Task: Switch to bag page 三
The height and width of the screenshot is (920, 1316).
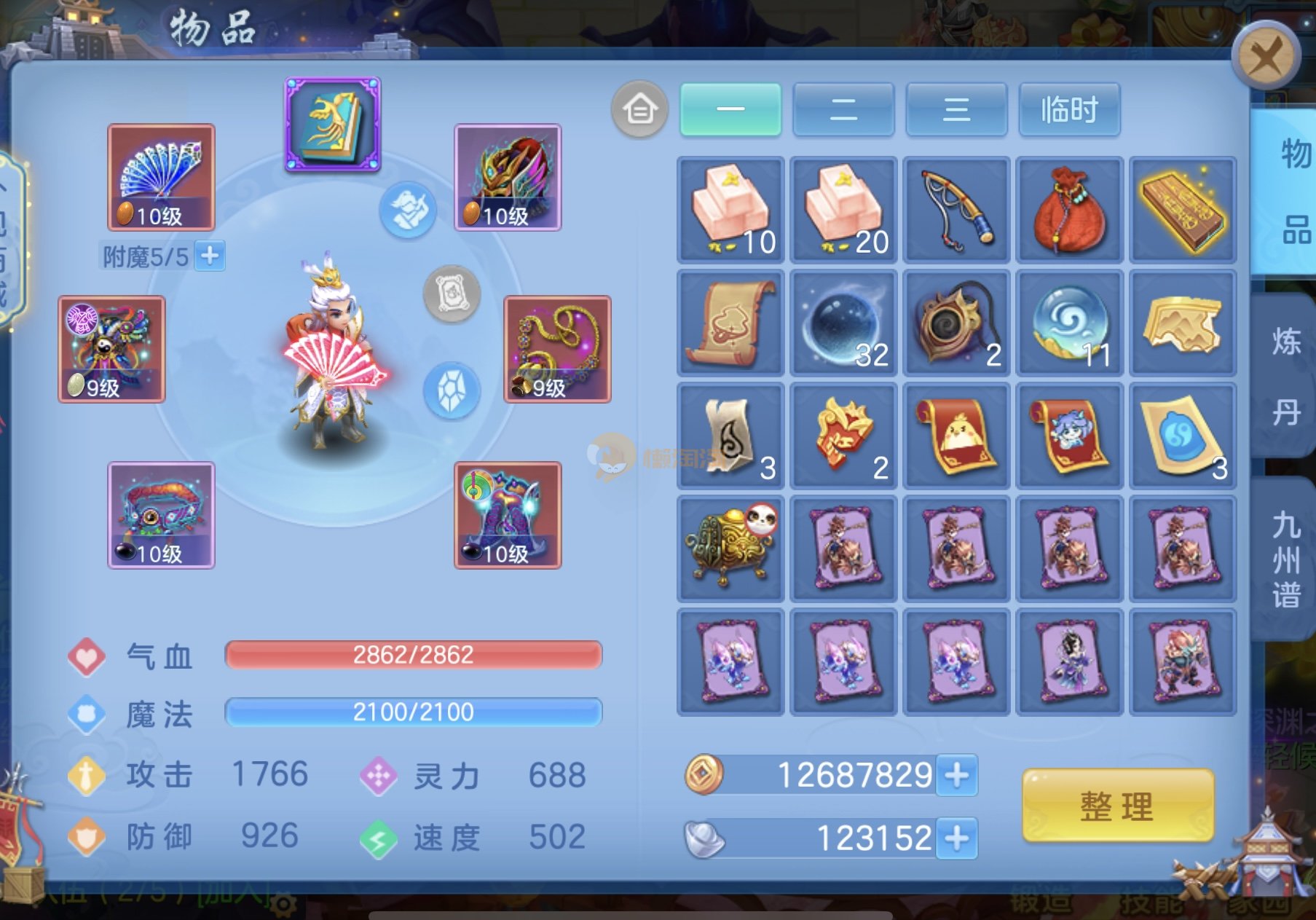Action: pos(956,109)
